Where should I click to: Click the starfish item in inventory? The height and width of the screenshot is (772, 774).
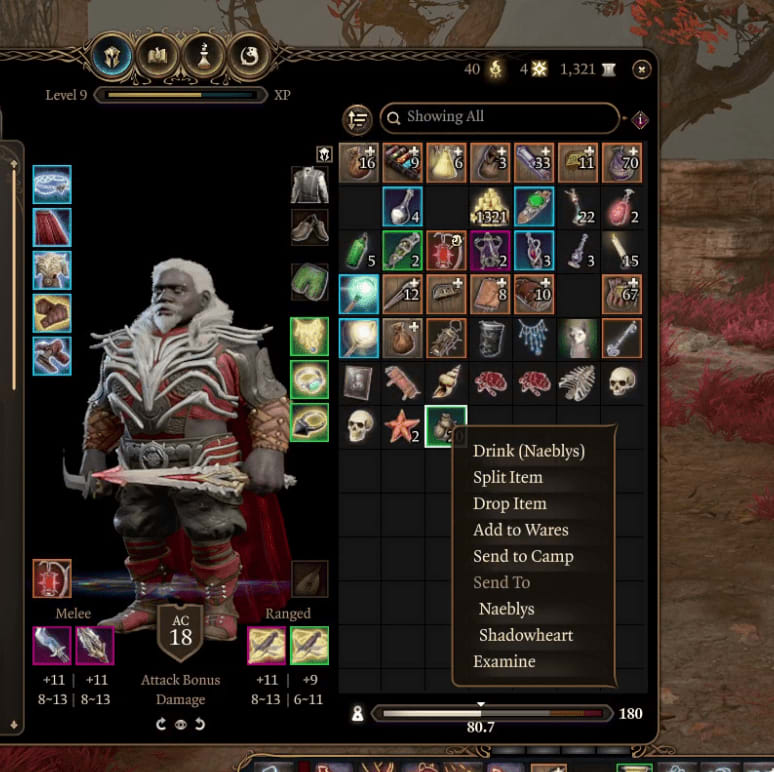(402, 427)
